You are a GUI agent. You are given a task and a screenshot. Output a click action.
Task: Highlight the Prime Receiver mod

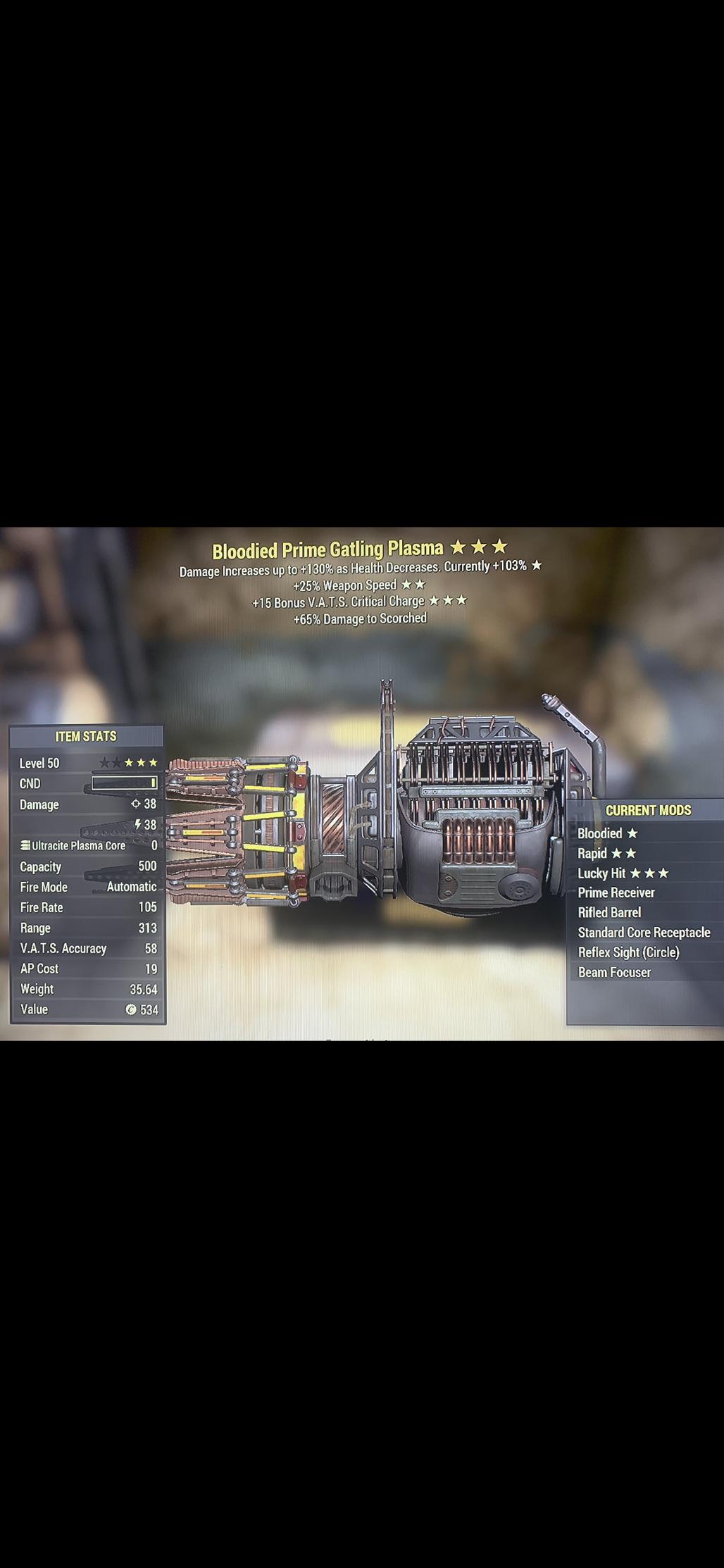click(616, 892)
